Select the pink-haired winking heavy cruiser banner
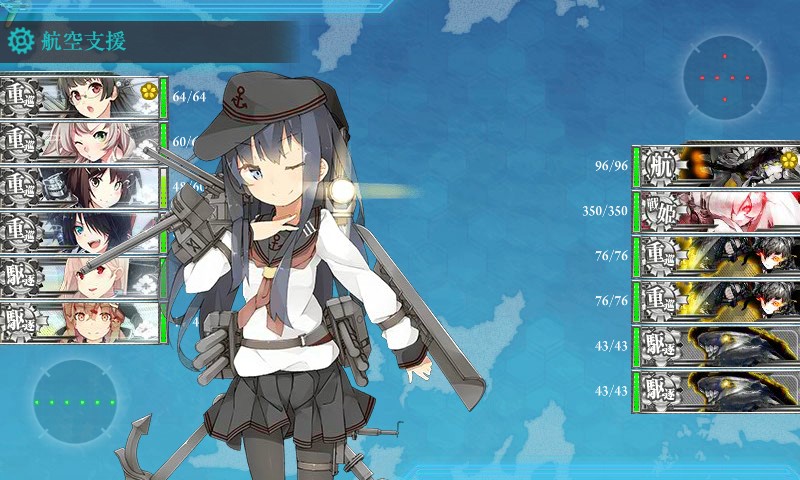The image size is (800, 480). (x=80, y=141)
